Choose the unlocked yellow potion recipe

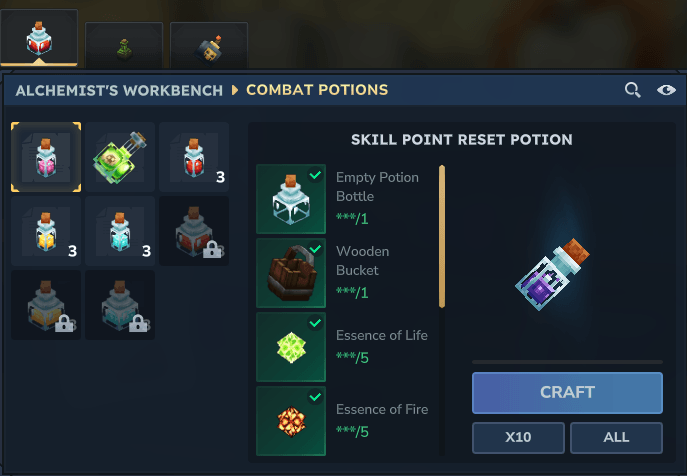click(46, 231)
